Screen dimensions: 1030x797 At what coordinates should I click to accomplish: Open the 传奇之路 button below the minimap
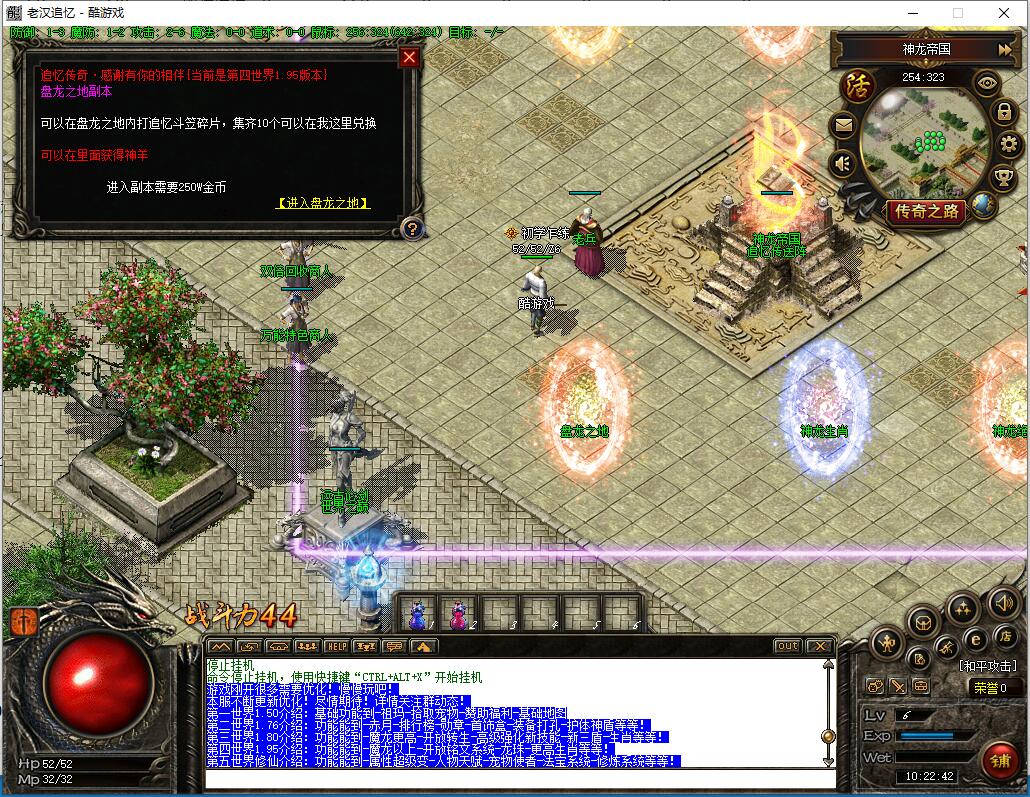coord(926,211)
